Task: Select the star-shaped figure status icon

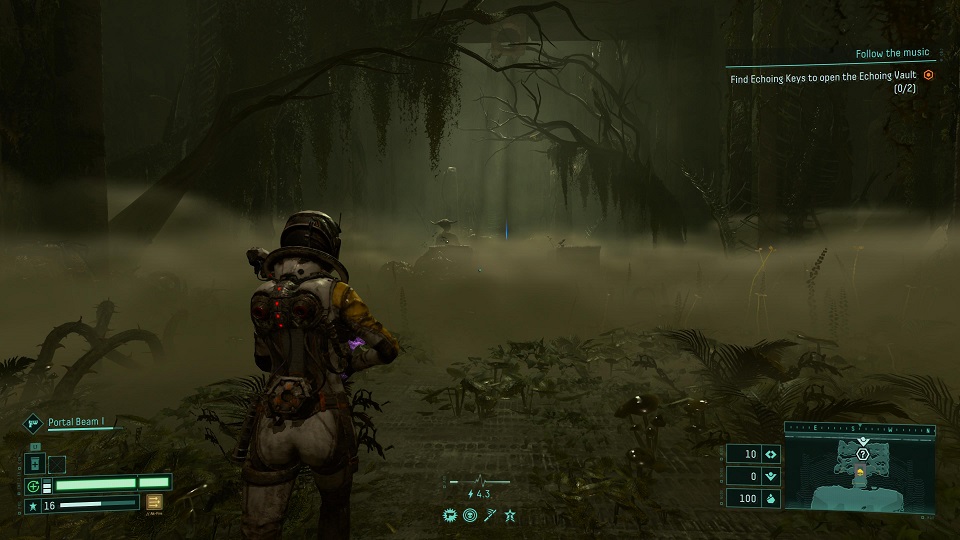Action: [x=510, y=515]
